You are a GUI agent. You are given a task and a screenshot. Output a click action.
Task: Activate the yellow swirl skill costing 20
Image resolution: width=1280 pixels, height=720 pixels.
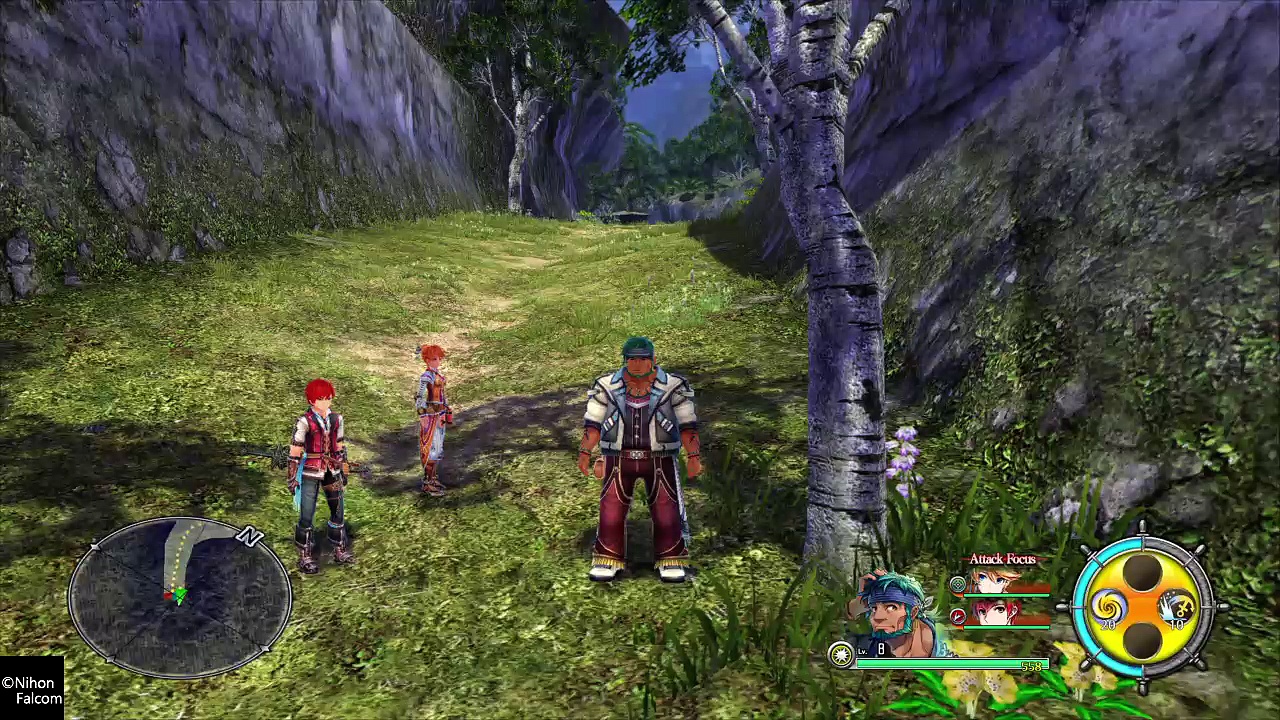point(1109,606)
